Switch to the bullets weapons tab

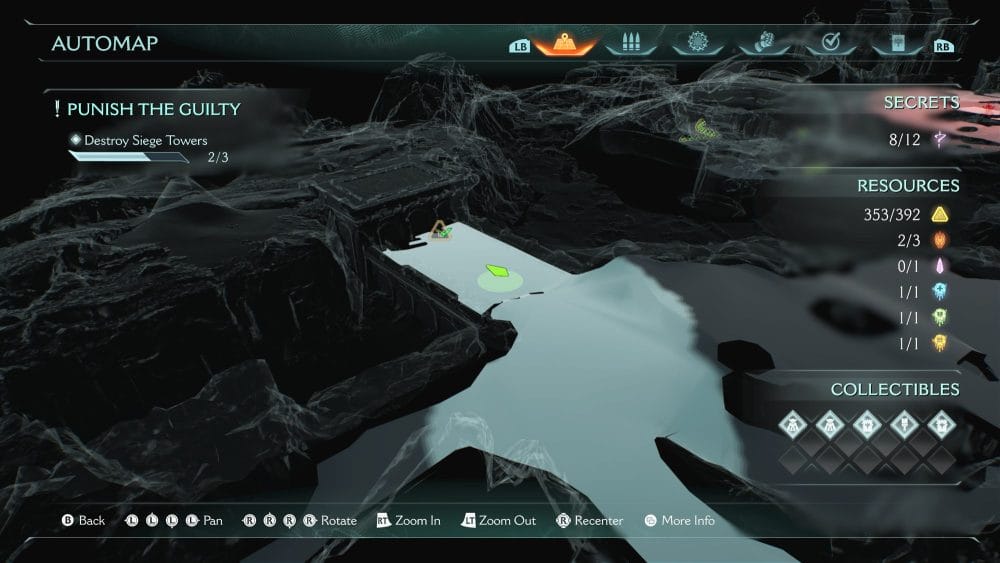[631, 44]
